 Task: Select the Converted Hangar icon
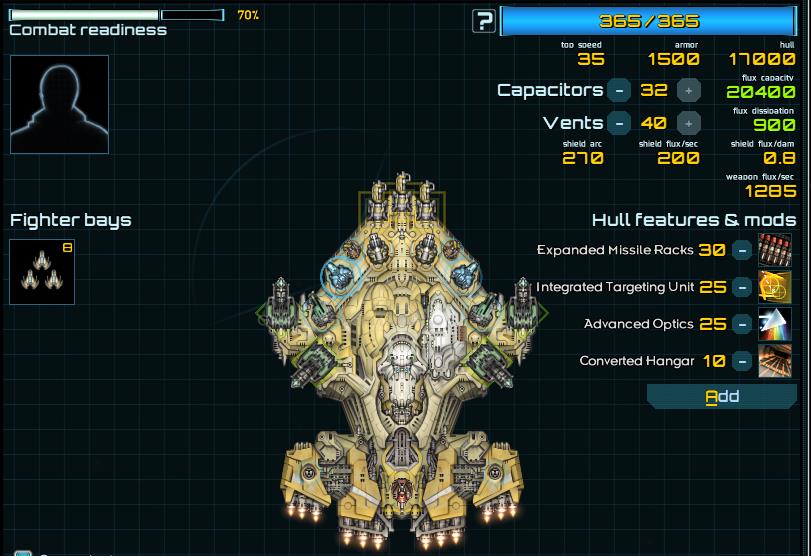point(775,361)
